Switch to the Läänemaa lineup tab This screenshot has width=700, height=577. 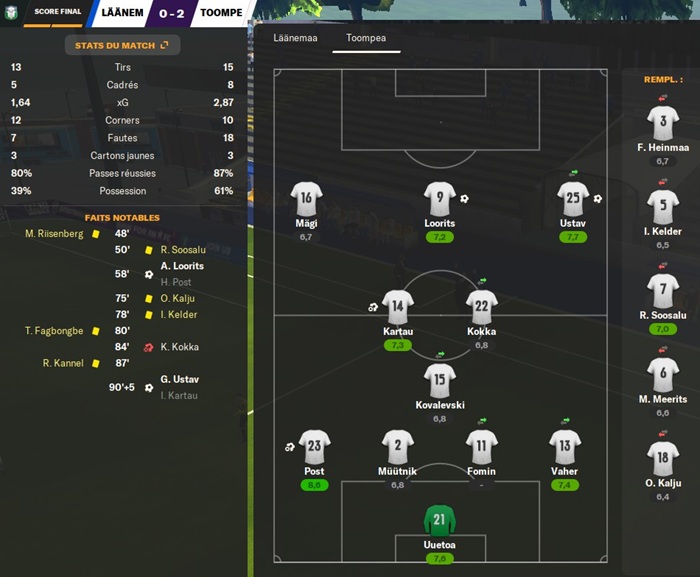point(295,38)
